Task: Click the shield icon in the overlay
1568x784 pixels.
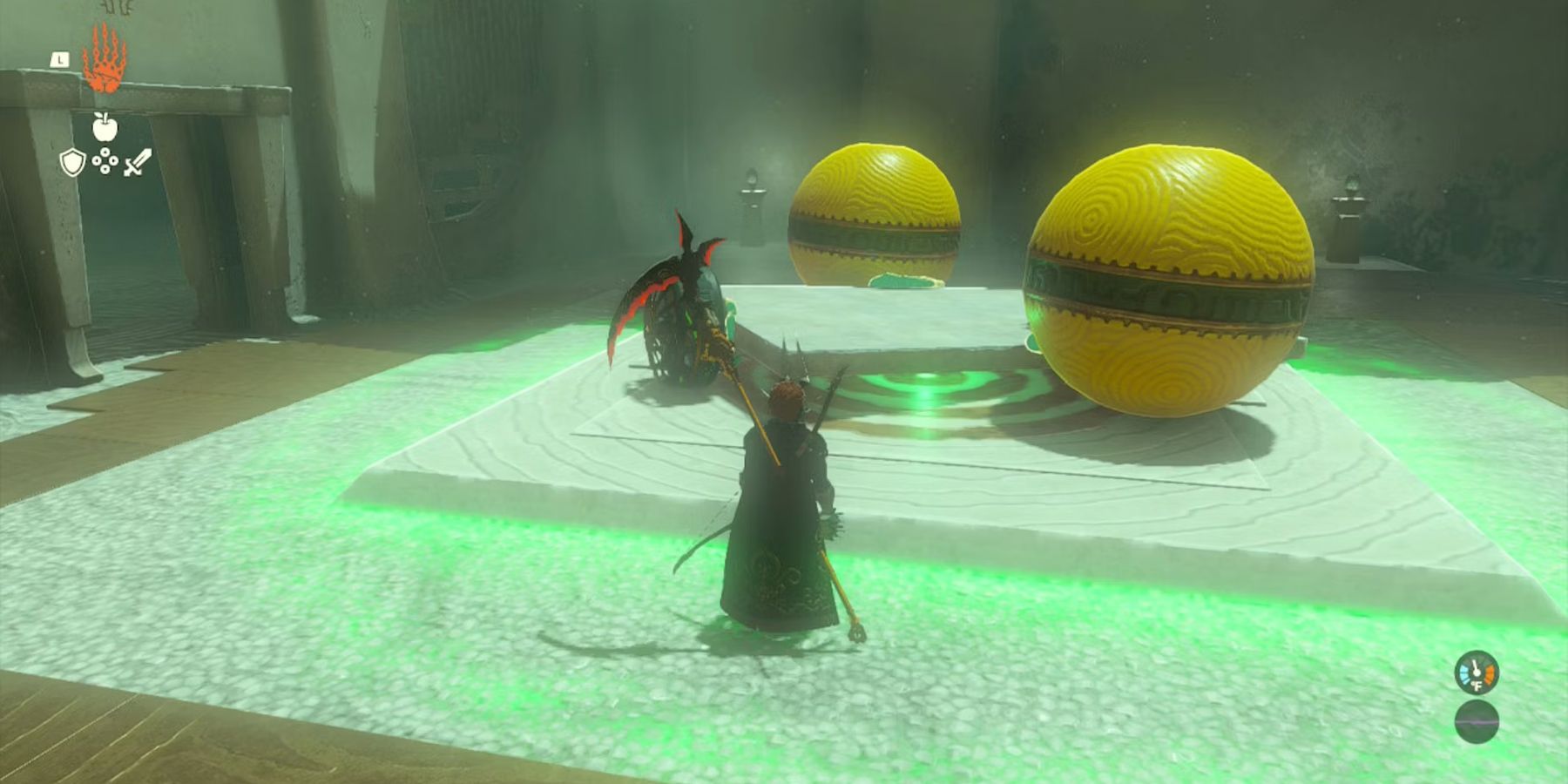Action: click(x=71, y=163)
